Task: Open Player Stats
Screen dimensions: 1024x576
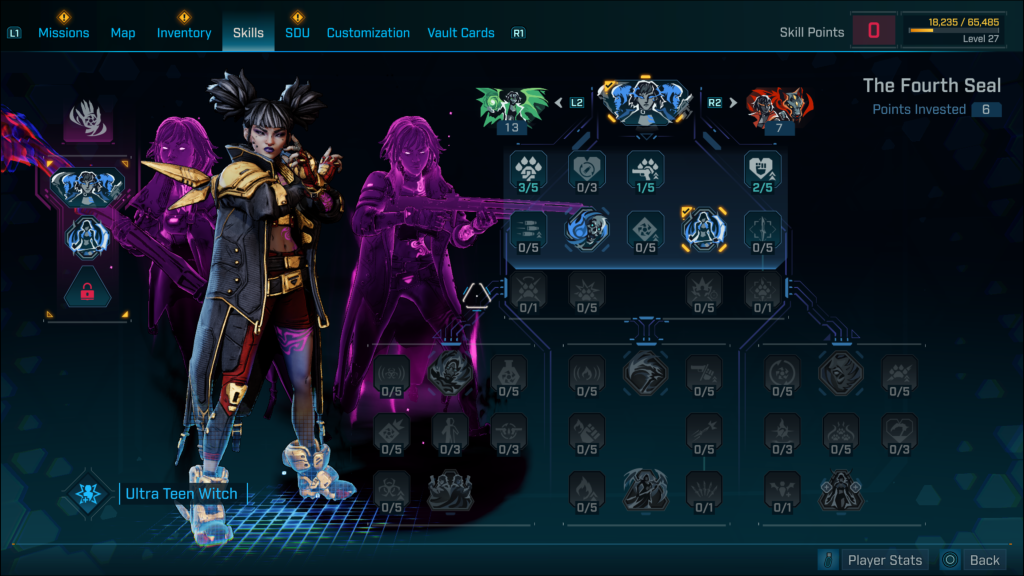Action: coord(873,560)
